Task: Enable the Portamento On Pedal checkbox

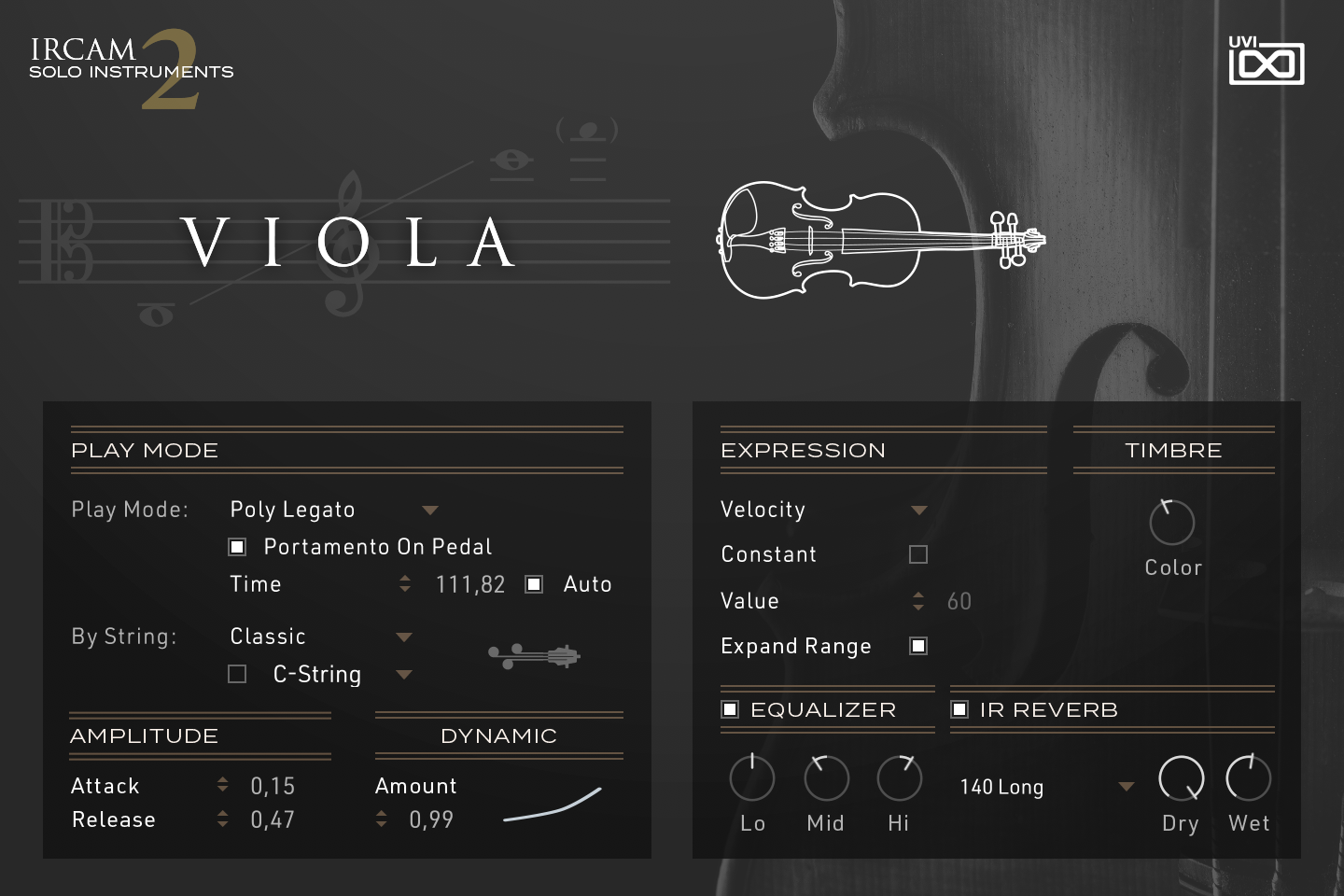Action: click(x=238, y=546)
